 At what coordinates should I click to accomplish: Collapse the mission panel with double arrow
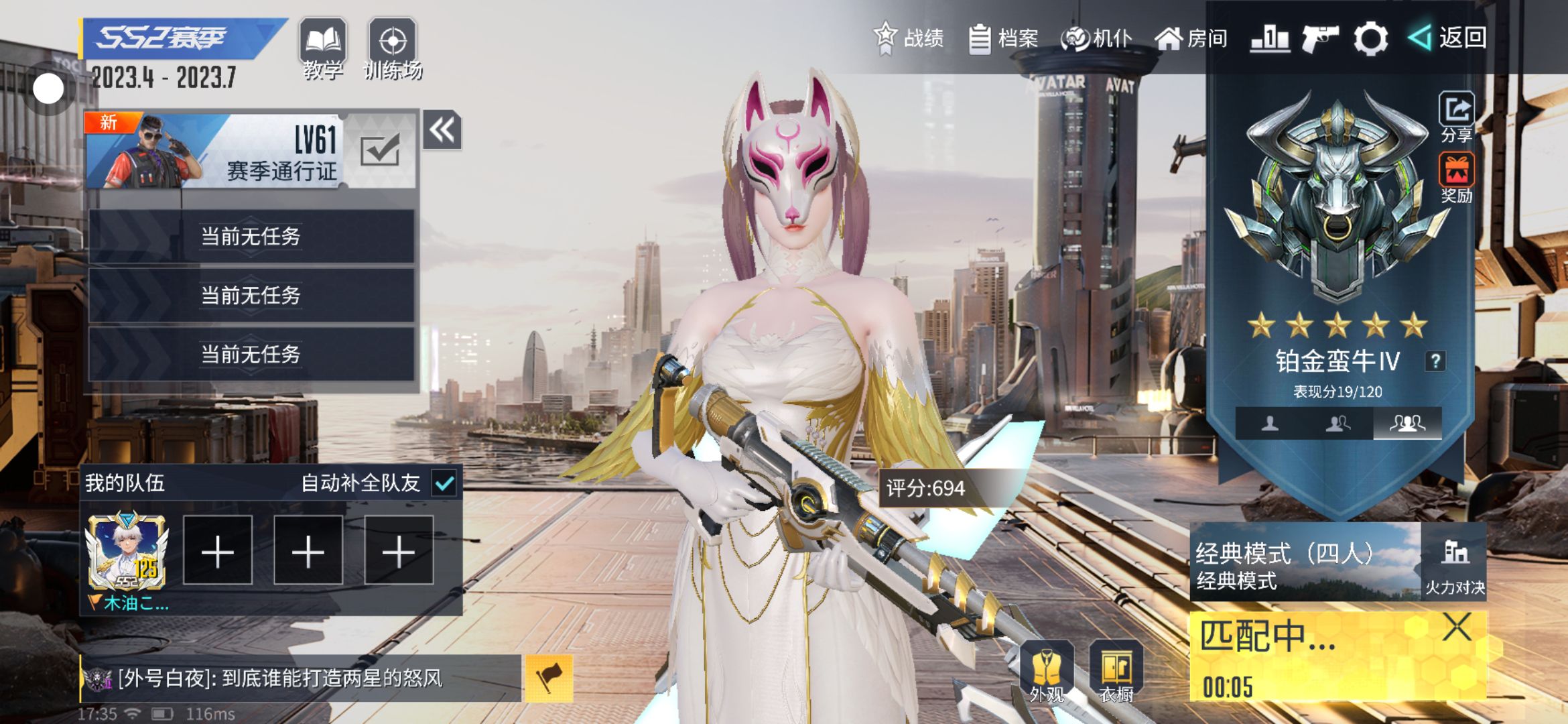click(442, 130)
